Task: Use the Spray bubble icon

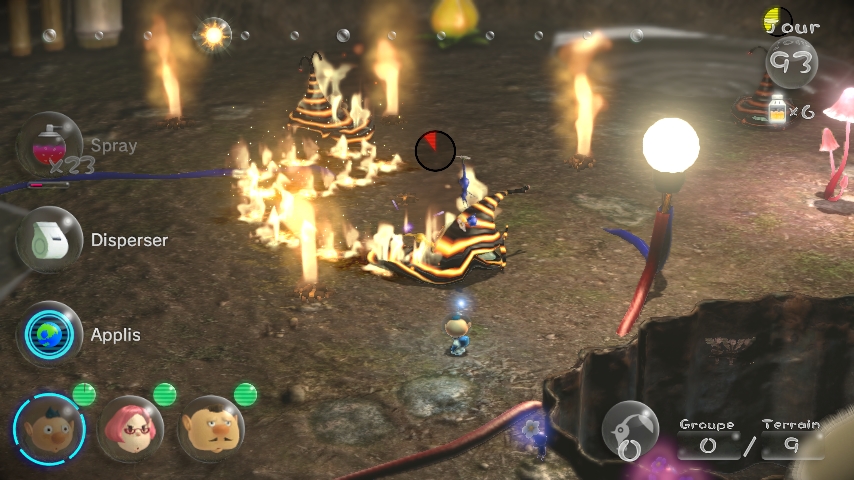Action: 48,145
